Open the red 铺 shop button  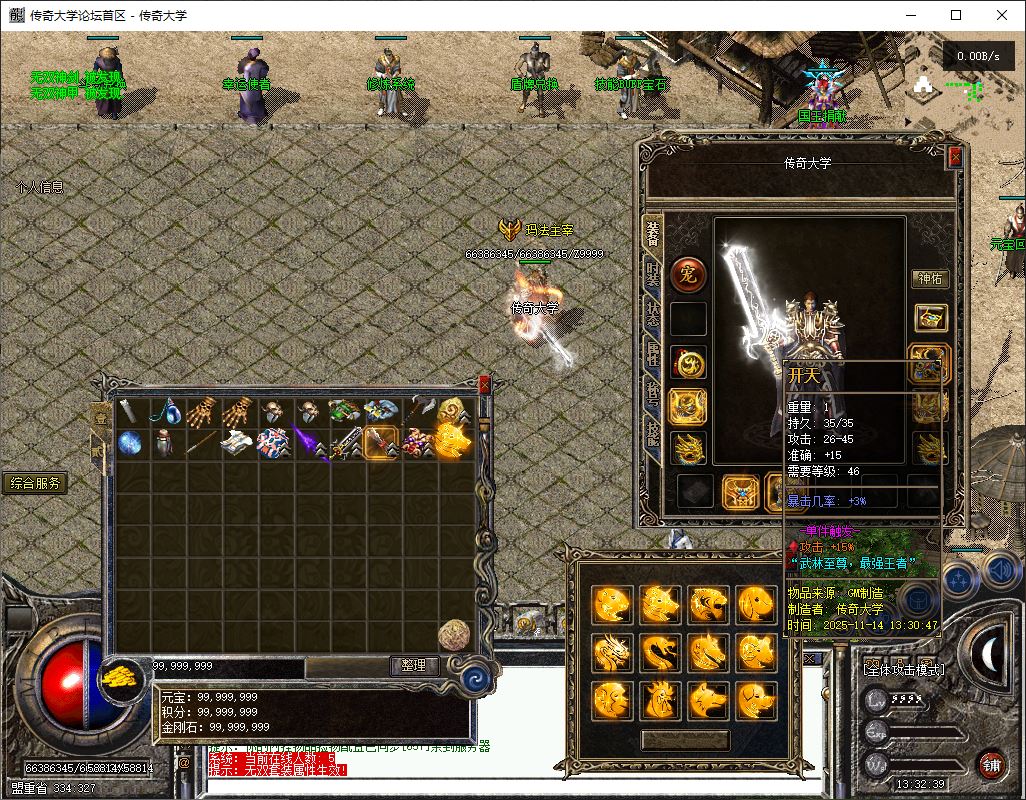991,765
